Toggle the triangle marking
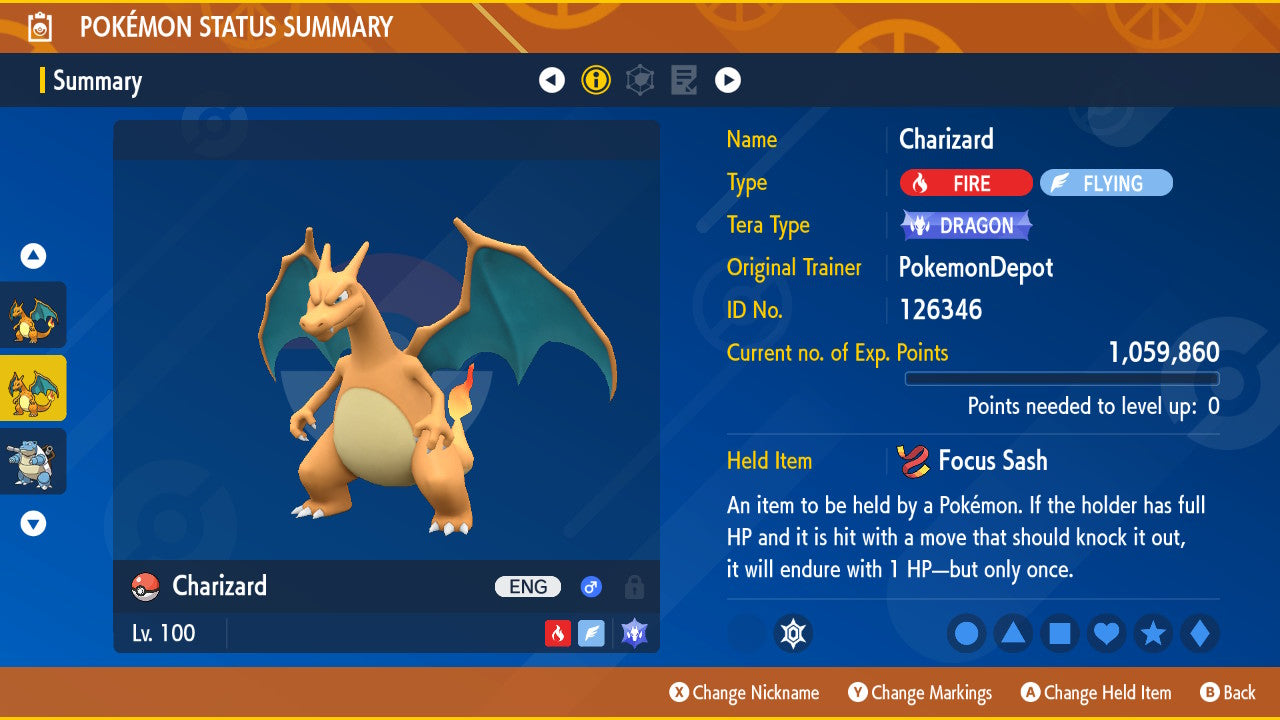Screen dimensions: 1280x720 click(x=1013, y=633)
